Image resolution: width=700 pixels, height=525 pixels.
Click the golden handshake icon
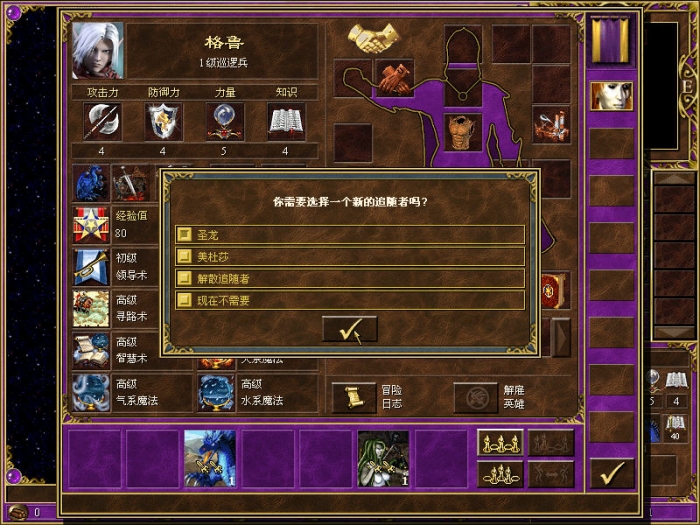373,39
